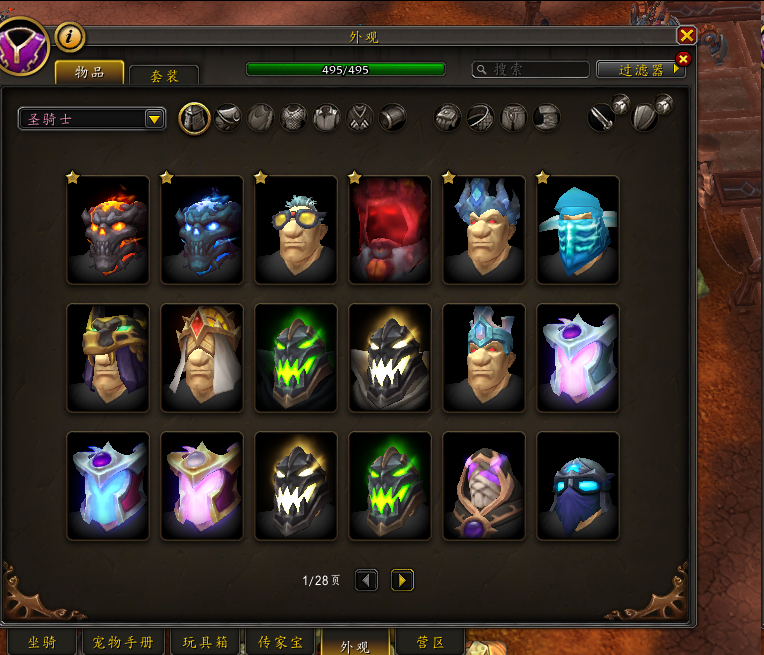The image size is (764, 655).
Task: Close the 外观 window with the title-bar X
Action: coord(686,35)
